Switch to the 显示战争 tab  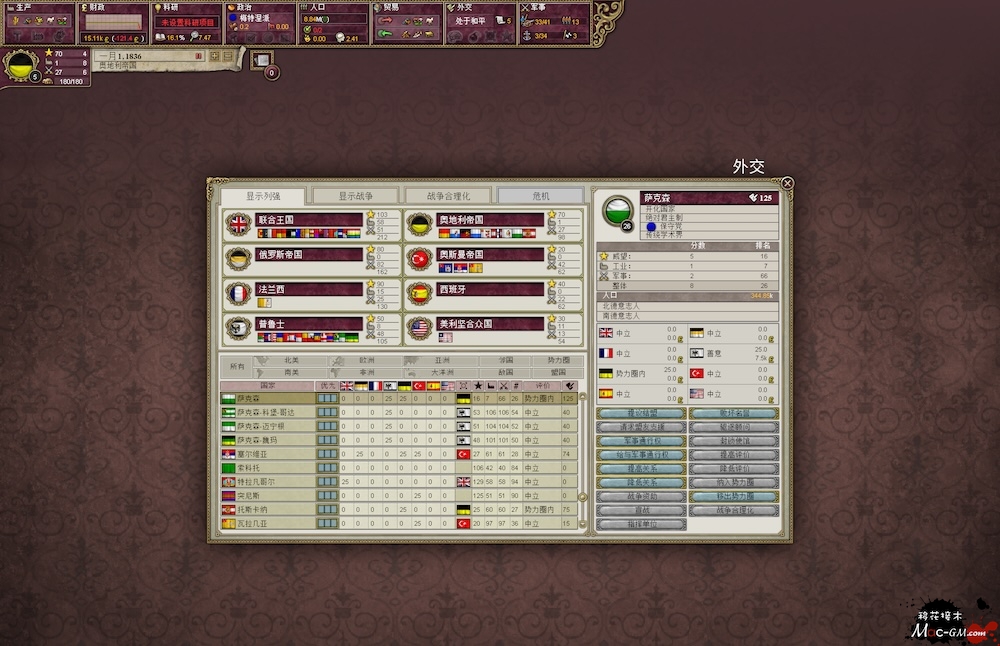coord(355,196)
